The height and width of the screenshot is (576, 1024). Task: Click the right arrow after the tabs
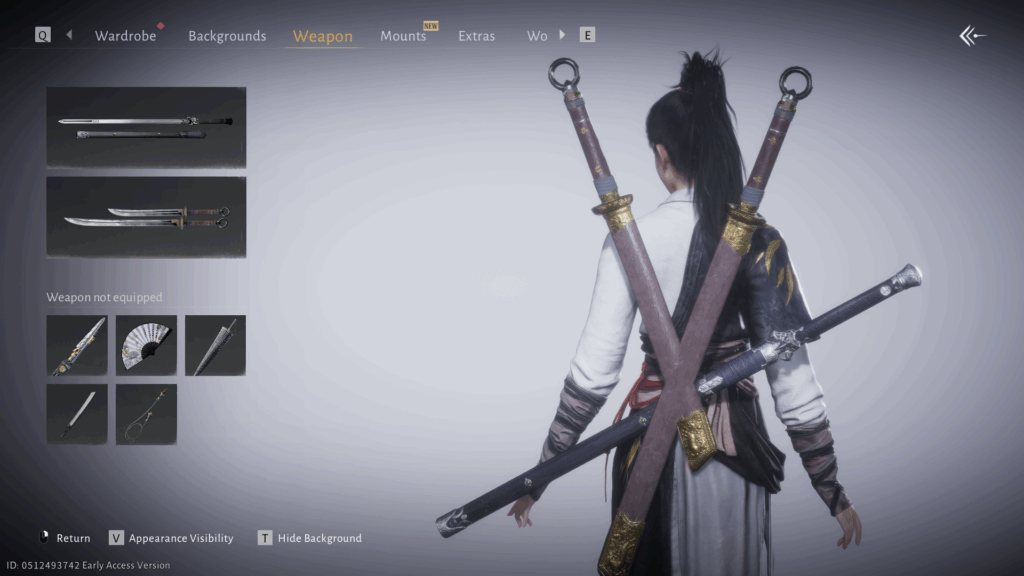pyautogui.click(x=562, y=35)
